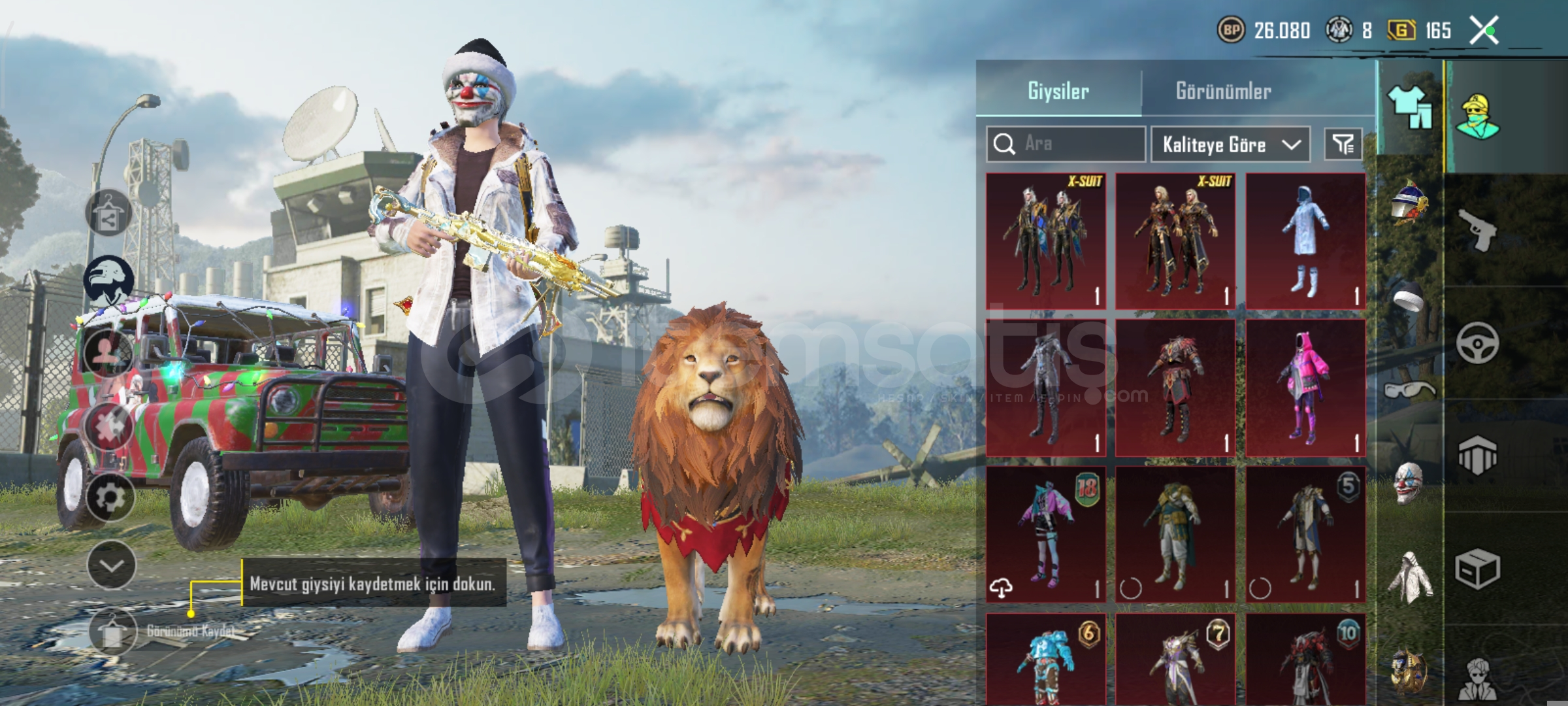Open the clothing category with shirt icon
The width and height of the screenshot is (1568, 706).
(x=1409, y=108)
